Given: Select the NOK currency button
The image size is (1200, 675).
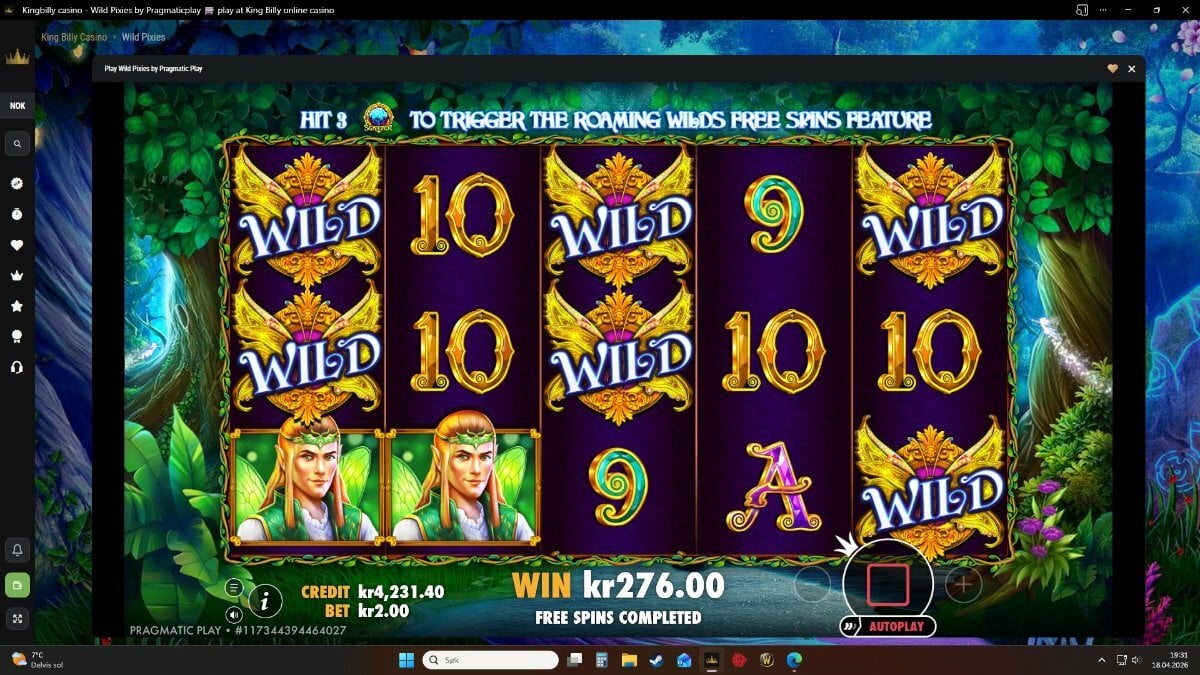Looking at the screenshot, I should pos(17,106).
